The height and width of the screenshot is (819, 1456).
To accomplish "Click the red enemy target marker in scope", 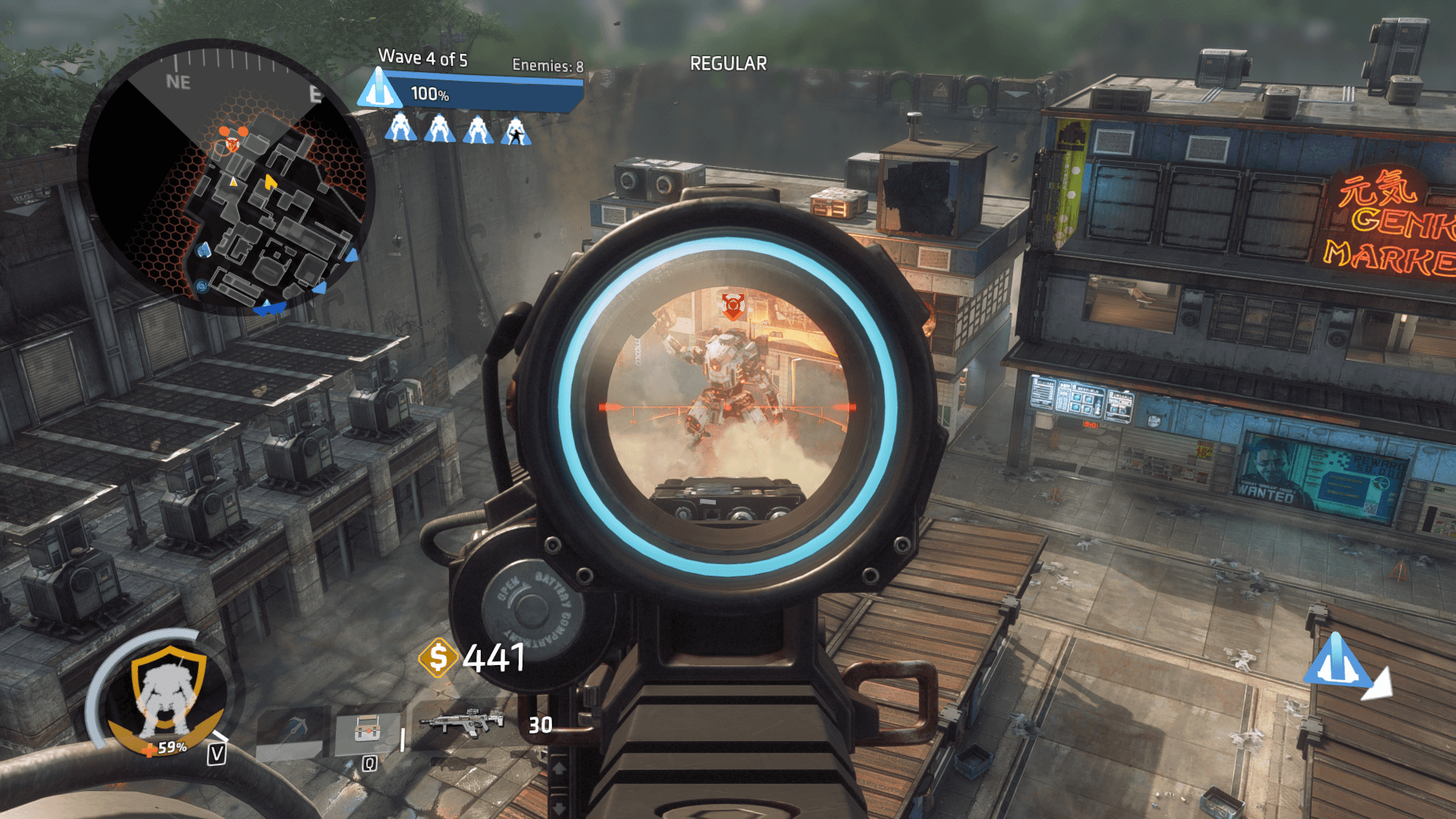I will 733,305.
